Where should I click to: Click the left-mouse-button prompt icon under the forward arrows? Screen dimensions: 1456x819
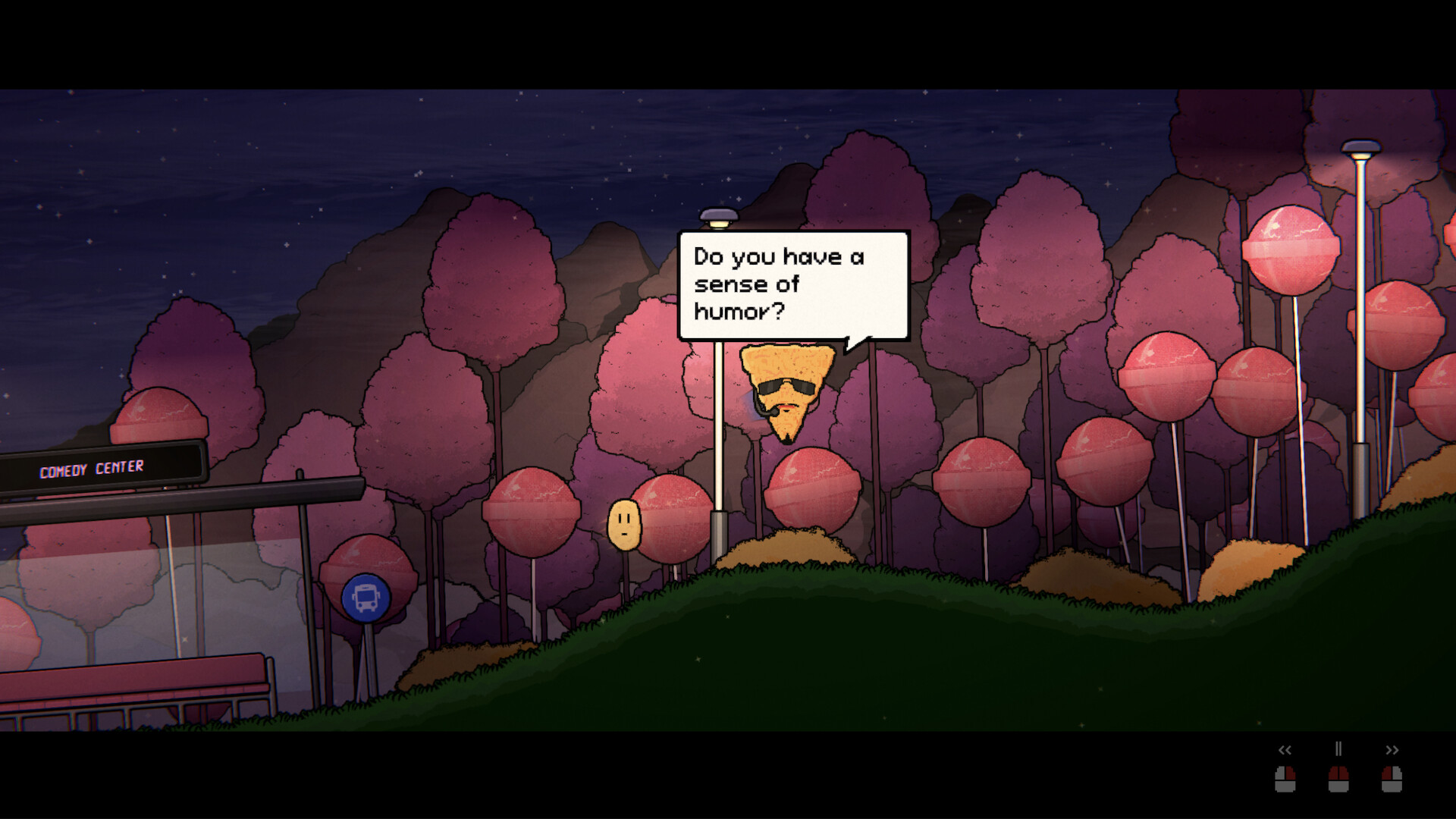(1391, 780)
